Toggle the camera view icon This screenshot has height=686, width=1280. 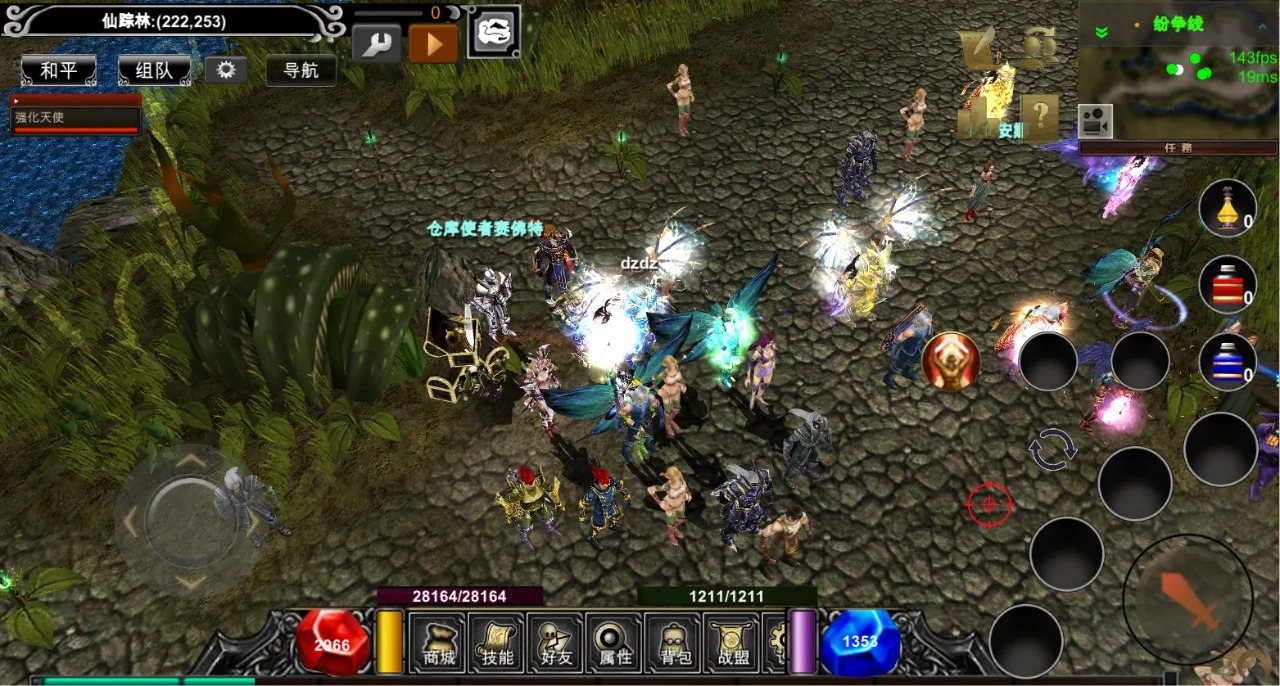click(1095, 121)
